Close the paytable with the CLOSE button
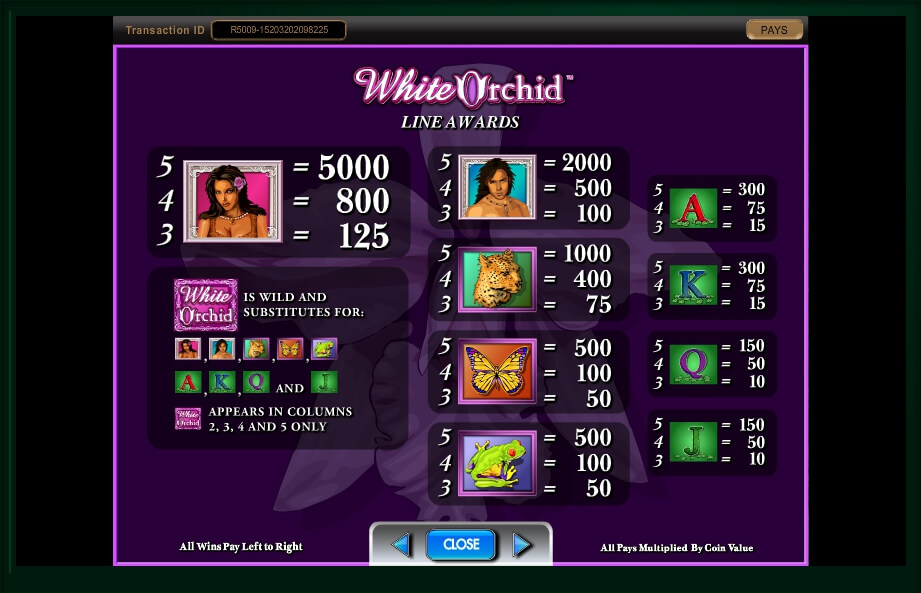 coord(461,544)
